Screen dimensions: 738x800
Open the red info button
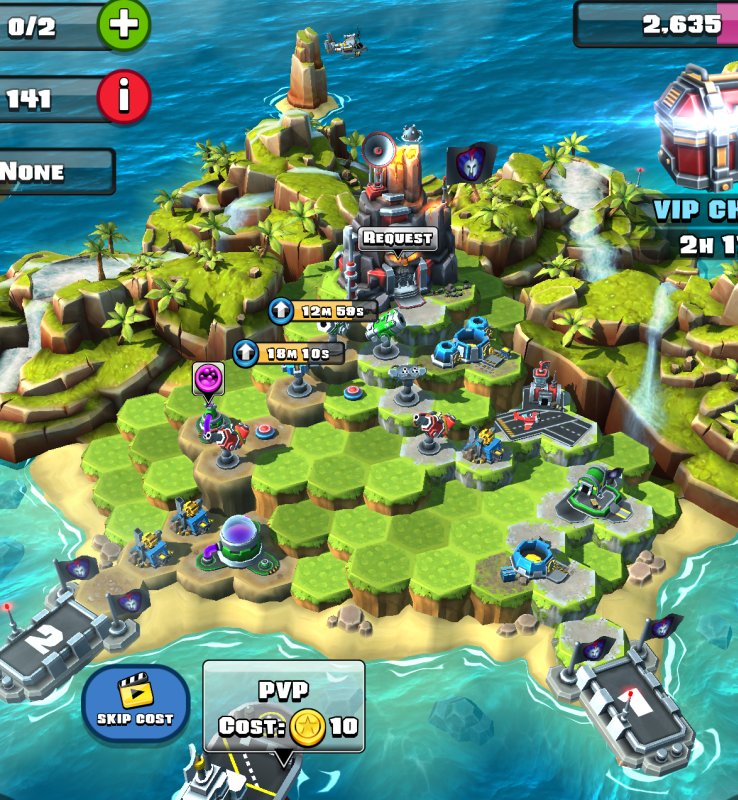[124, 98]
